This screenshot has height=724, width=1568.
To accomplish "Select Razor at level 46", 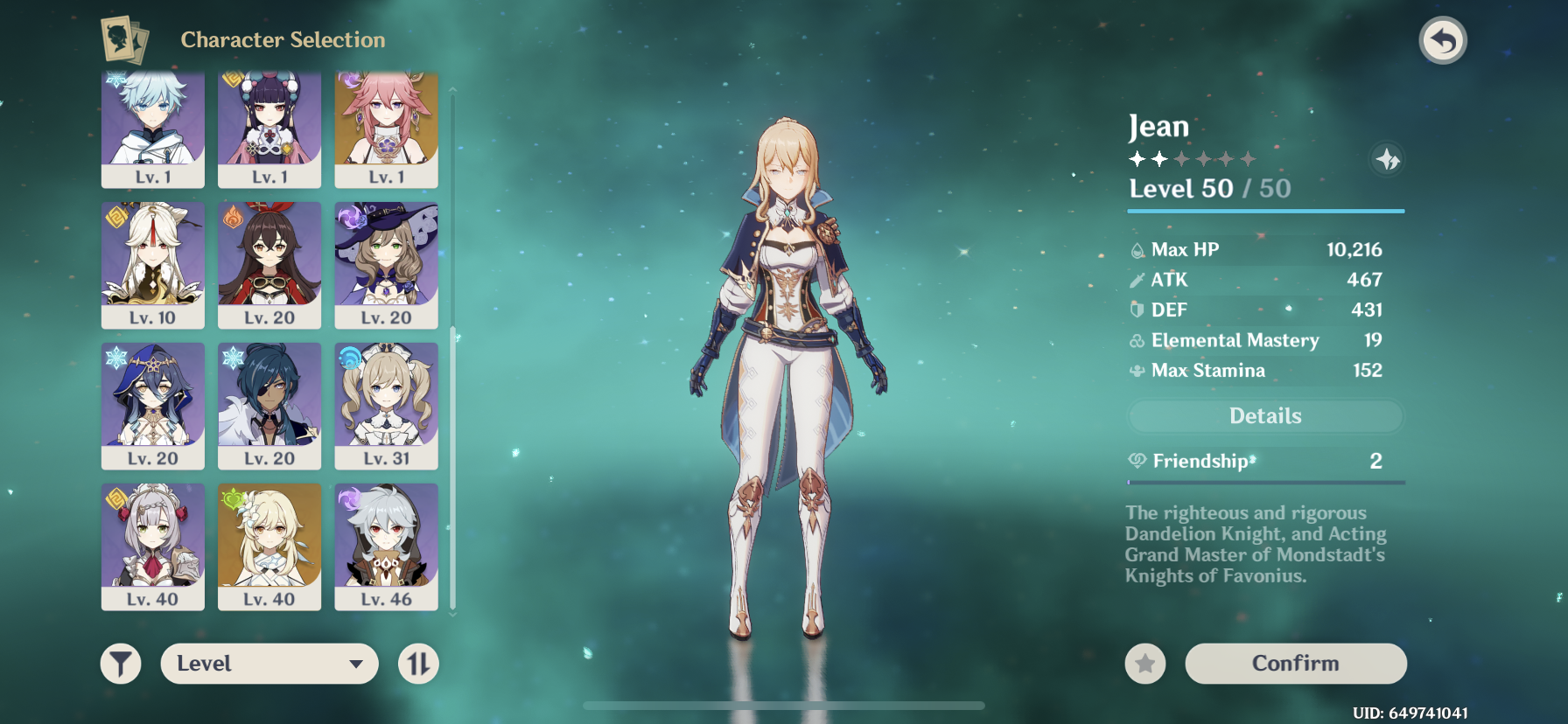I will (386, 546).
